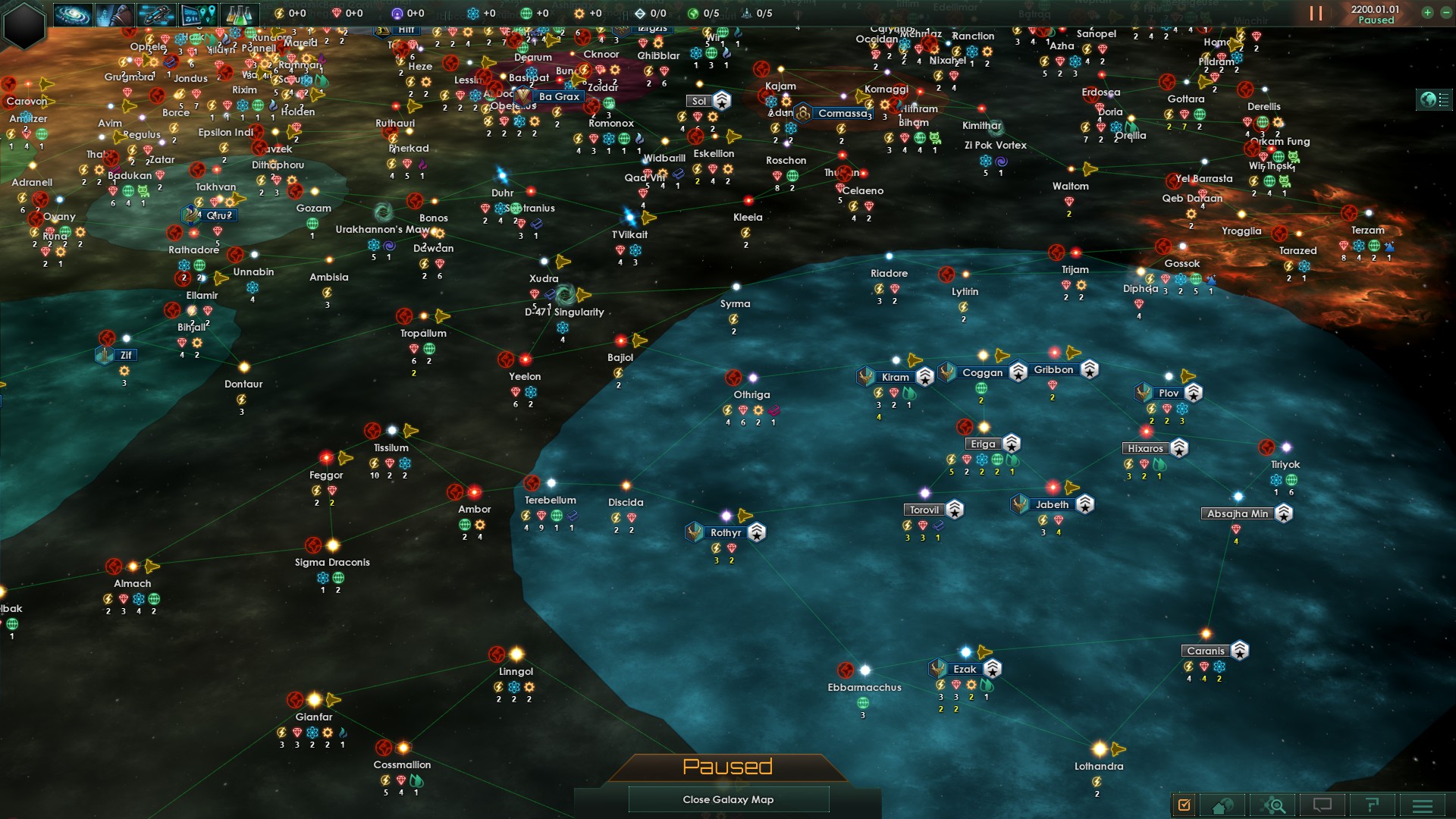Open the main menu hamburger icon
The width and height of the screenshot is (1456, 819).
coord(1422,805)
